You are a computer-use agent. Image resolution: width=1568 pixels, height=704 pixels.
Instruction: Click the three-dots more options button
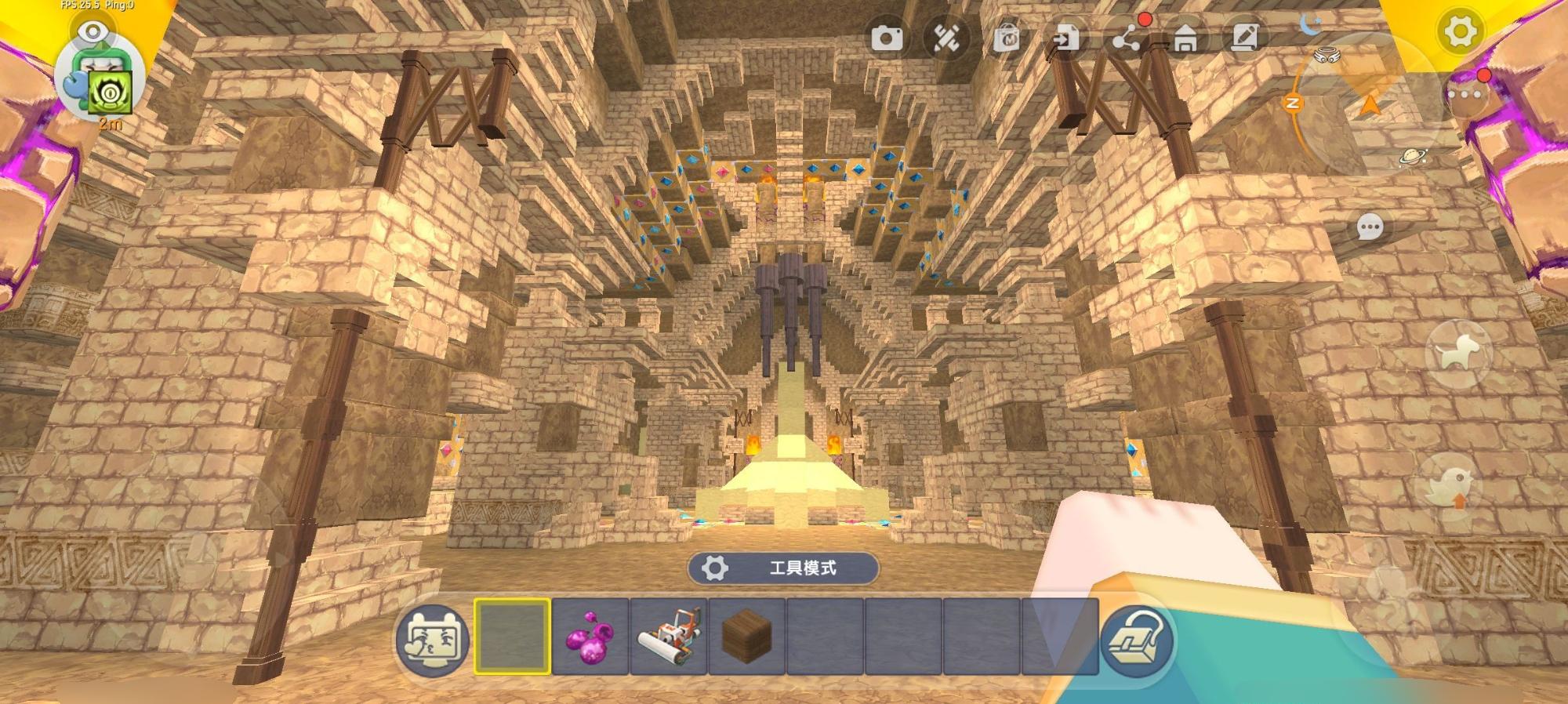click(1465, 95)
